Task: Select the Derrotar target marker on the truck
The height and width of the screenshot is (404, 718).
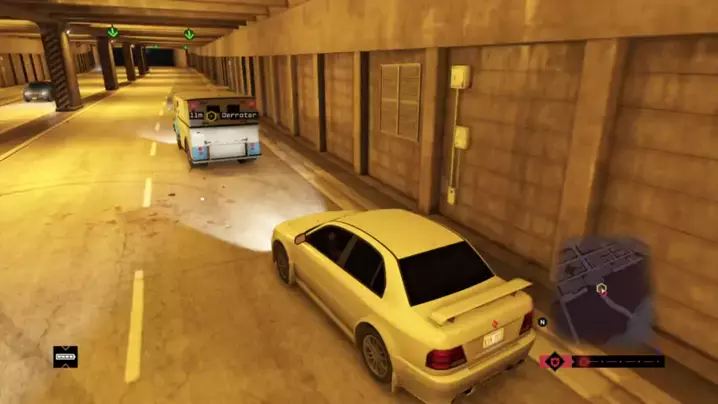Action: click(x=212, y=116)
